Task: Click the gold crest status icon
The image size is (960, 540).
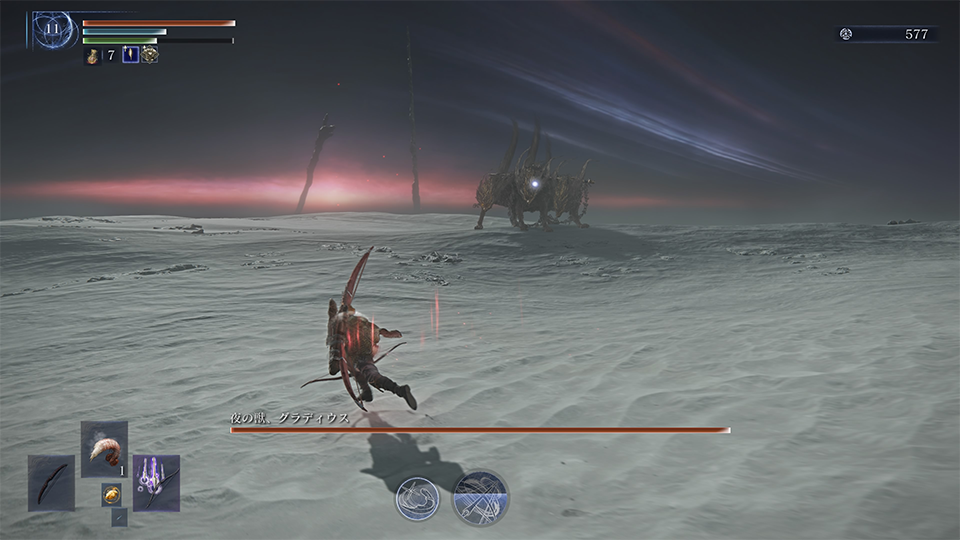Action: (x=150, y=55)
